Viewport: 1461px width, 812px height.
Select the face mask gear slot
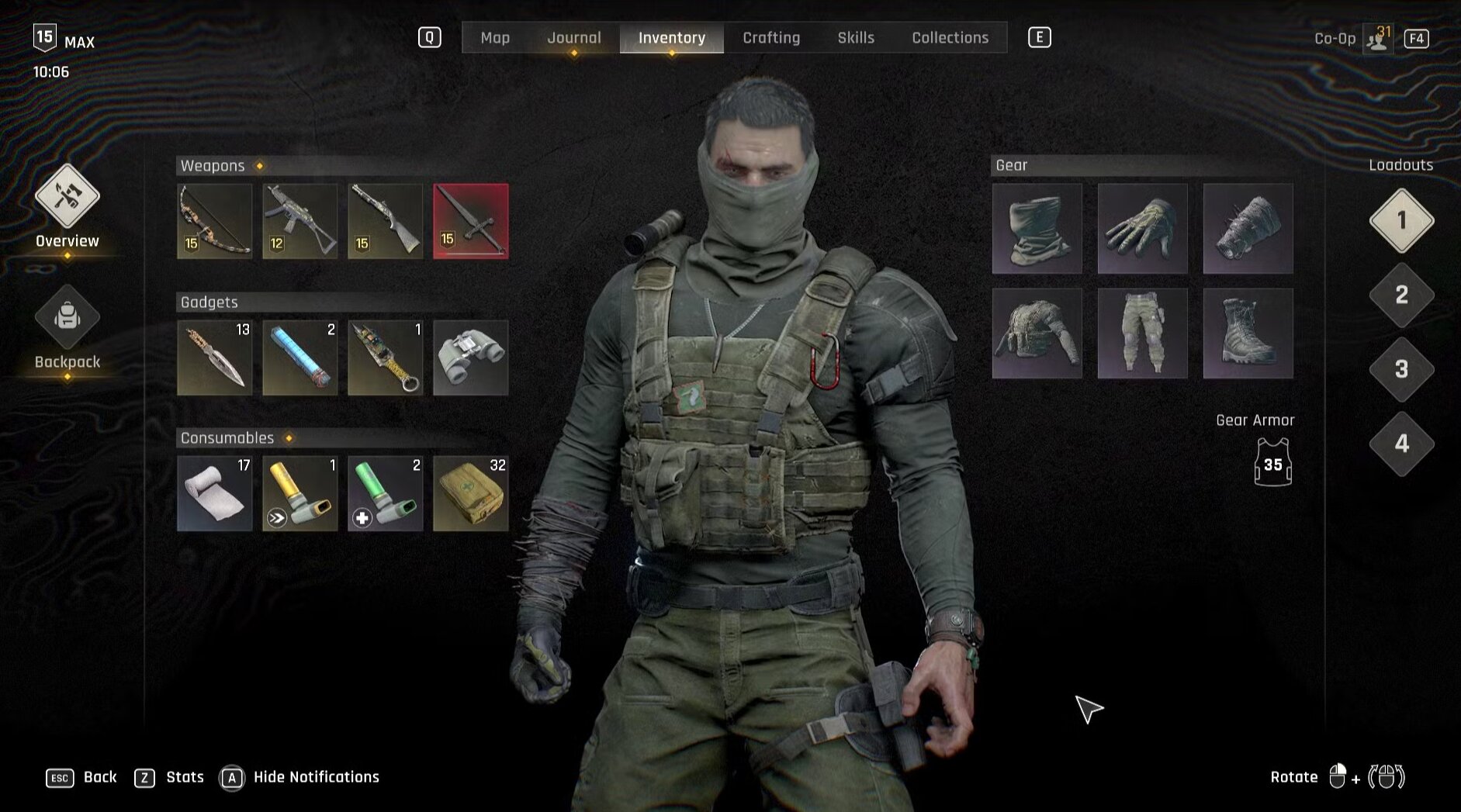tap(1037, 229)
